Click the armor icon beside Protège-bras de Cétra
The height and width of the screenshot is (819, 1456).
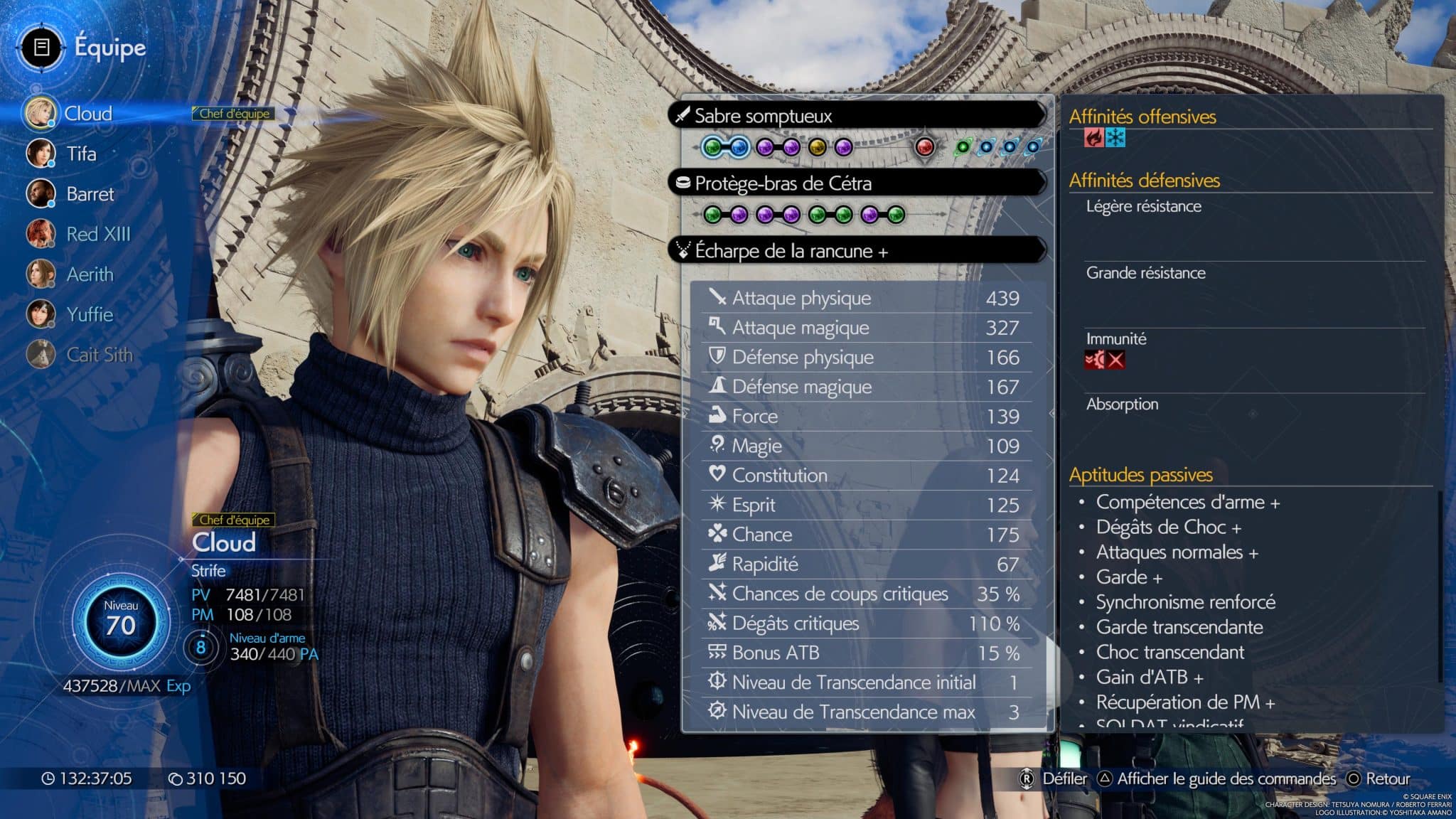tap(685, 182)
